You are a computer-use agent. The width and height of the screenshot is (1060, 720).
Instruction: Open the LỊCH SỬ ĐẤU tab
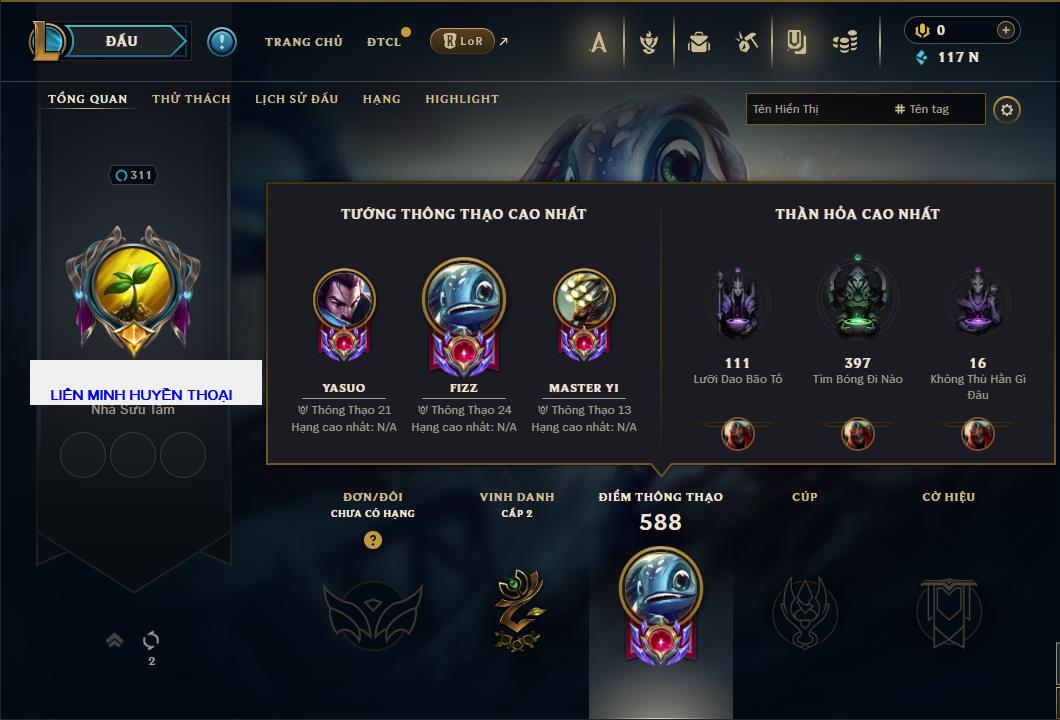(296, 99)
